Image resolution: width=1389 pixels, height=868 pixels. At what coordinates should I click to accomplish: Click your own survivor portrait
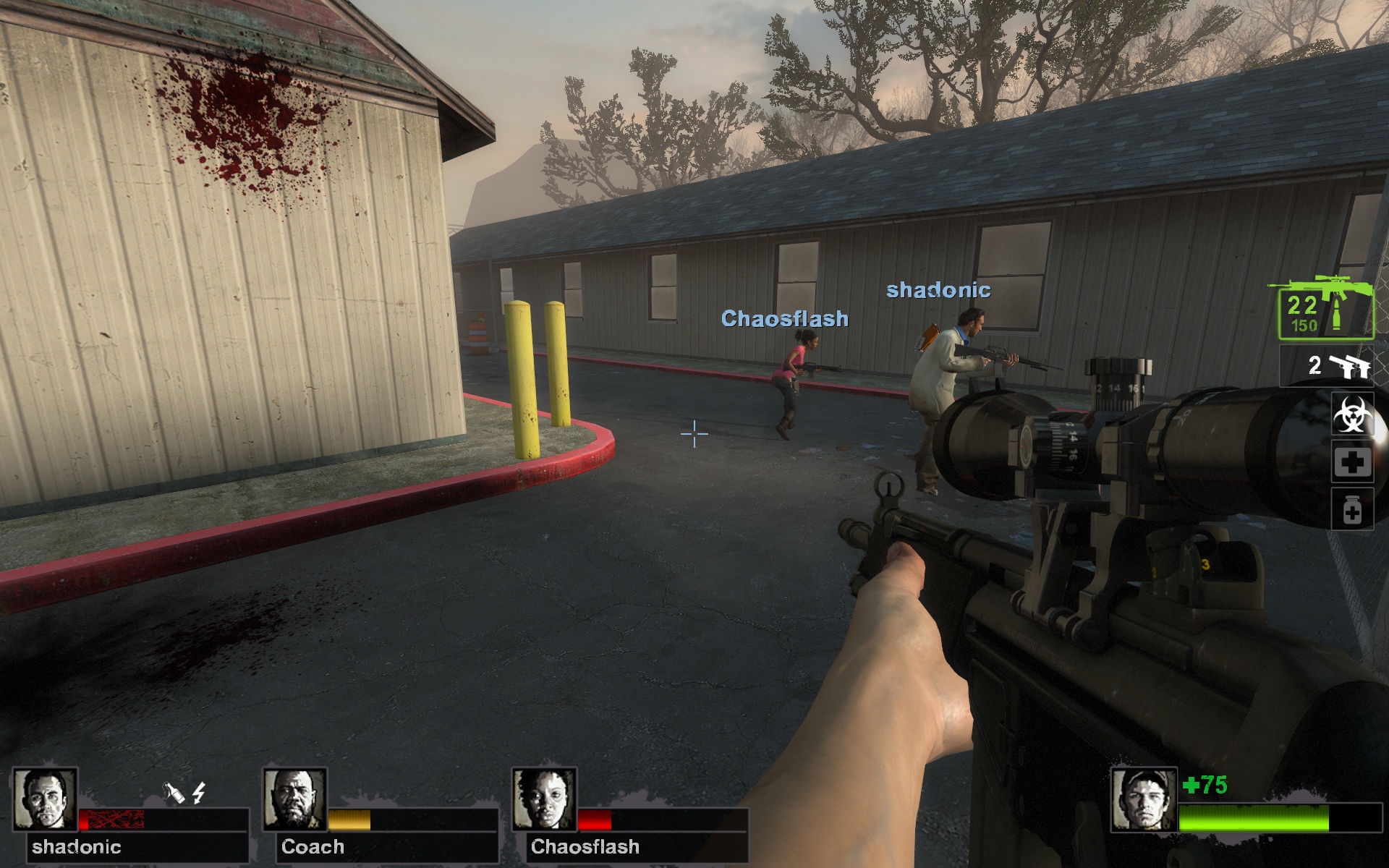coord(1143,801)
